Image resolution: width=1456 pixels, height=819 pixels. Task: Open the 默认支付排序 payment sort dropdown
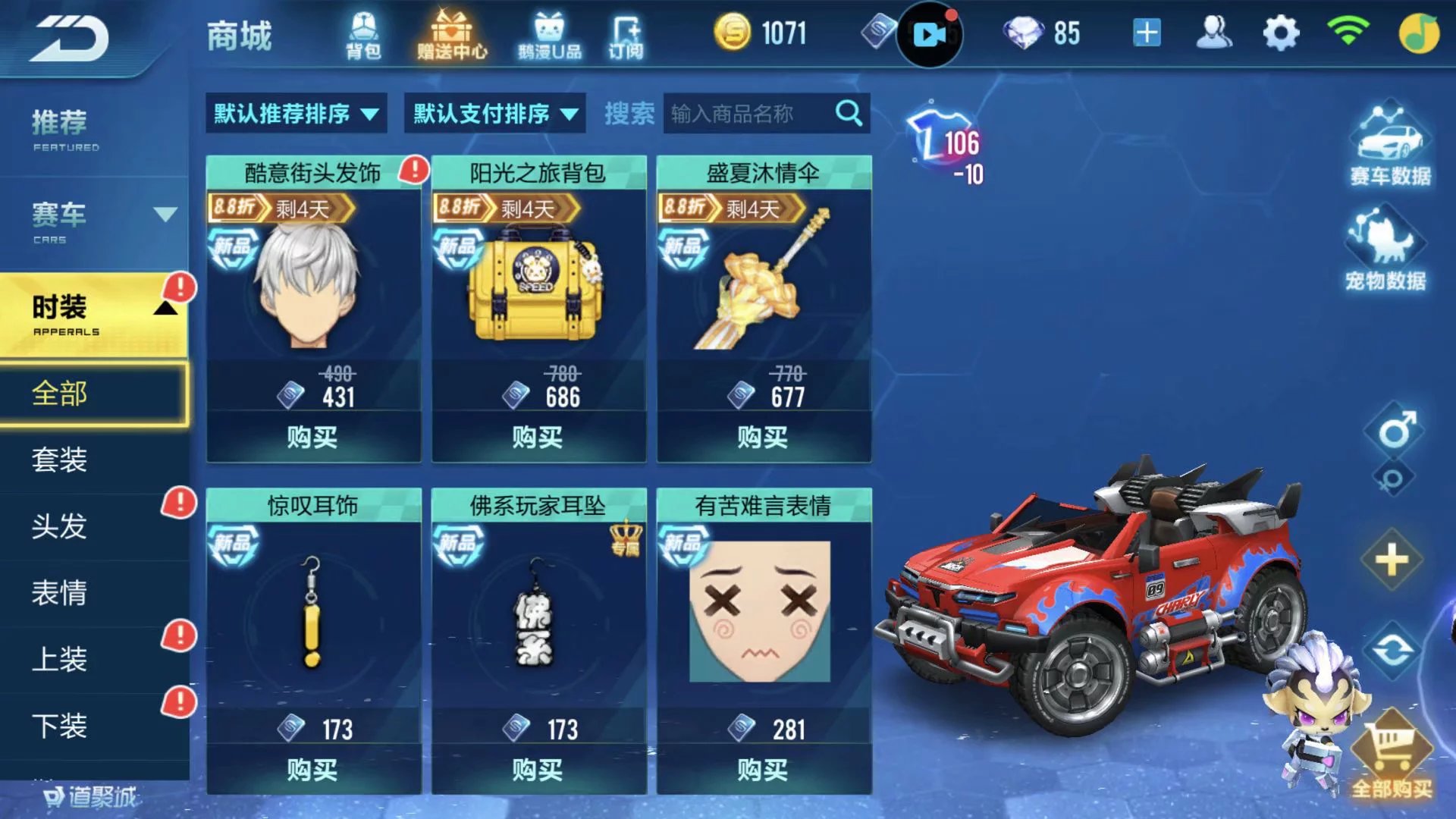click(x=493, y=112)
